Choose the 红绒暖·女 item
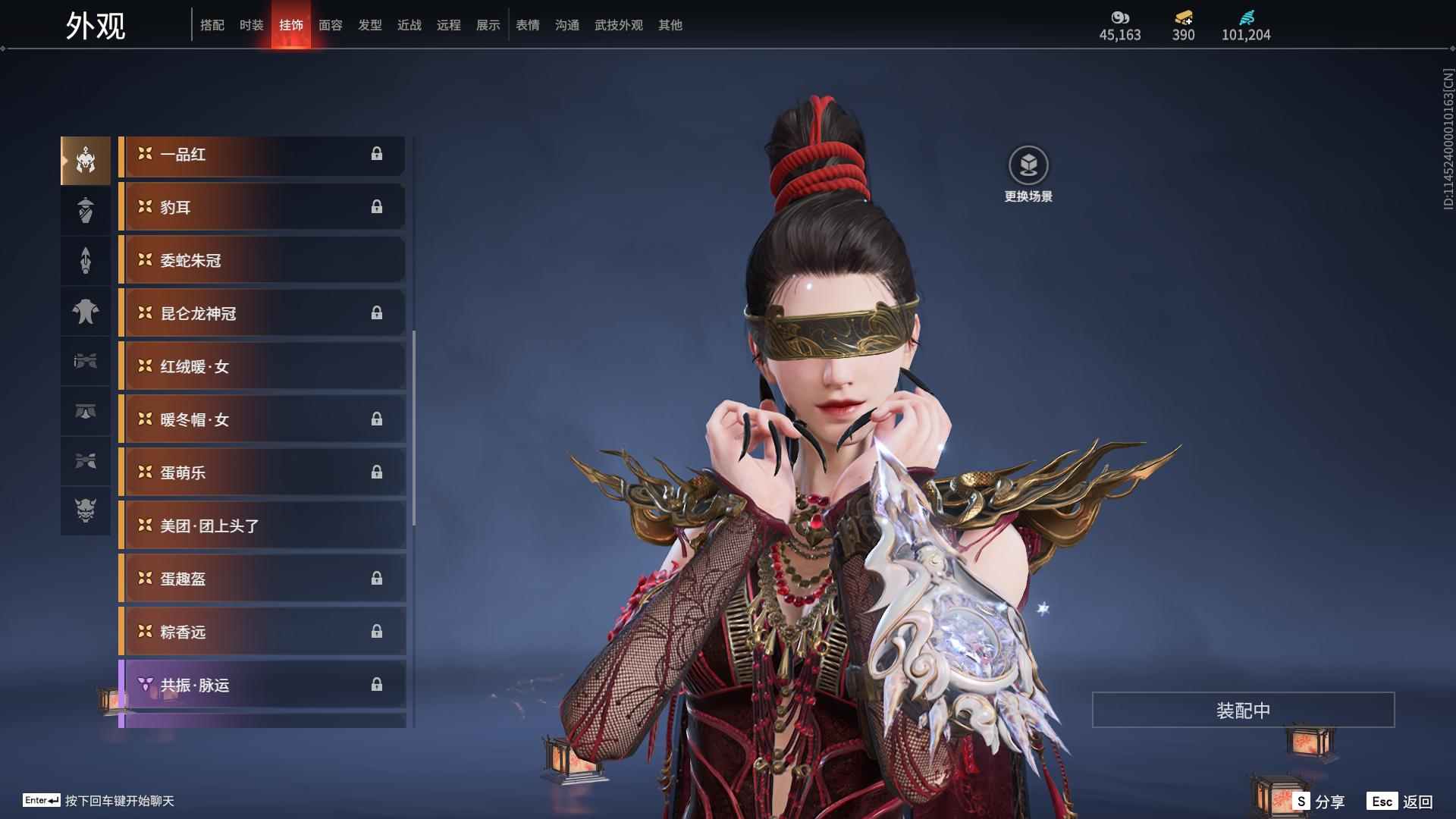Viewport: 1456px width, 819px height. (262, 367)
